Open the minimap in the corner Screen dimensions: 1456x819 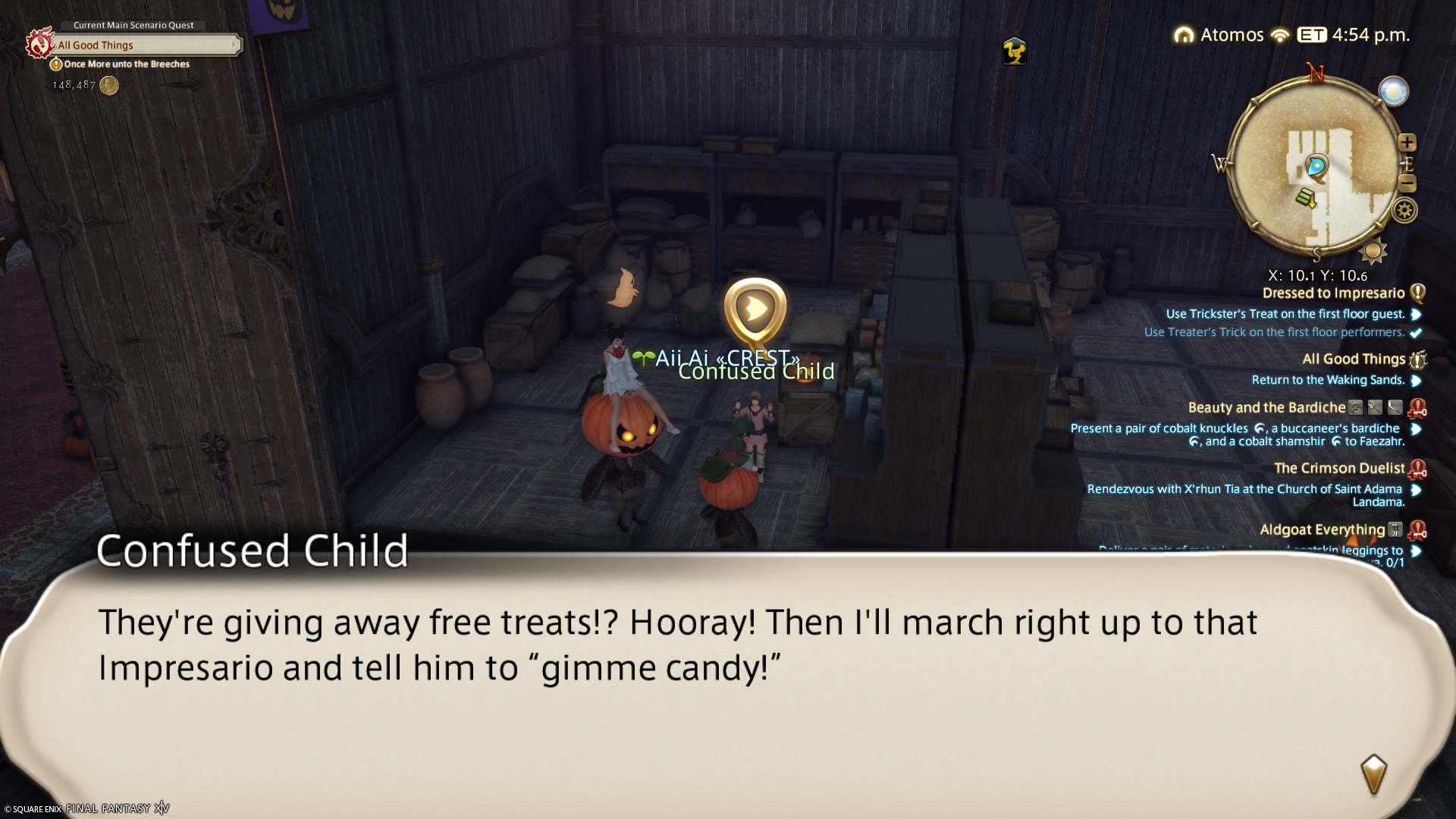click(1316, 167)
